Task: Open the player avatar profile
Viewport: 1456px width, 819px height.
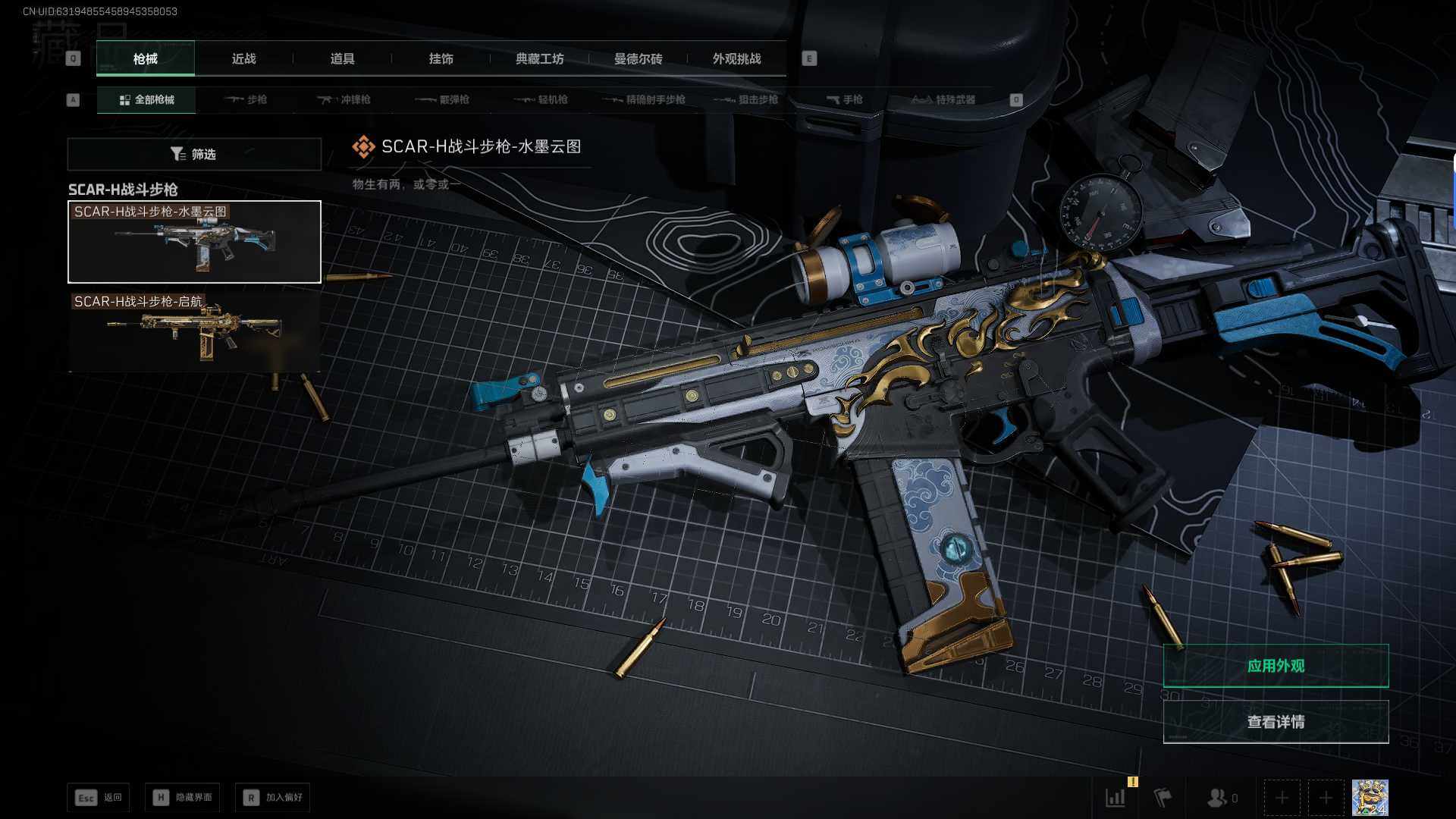Action: [x=1370, y=798]
